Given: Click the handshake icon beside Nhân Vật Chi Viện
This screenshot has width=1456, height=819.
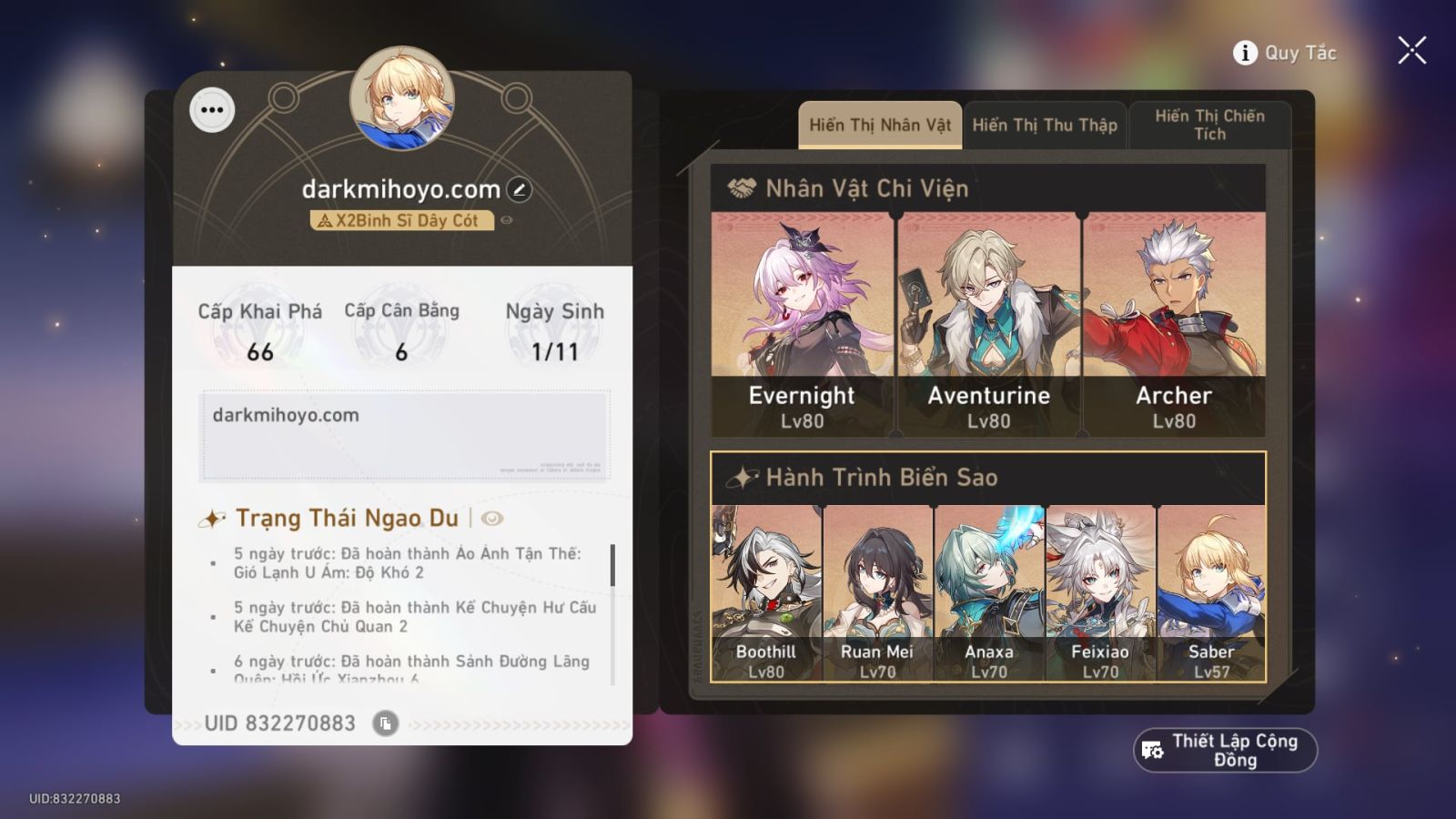Looking at the screenshot, I should (741, 188).
